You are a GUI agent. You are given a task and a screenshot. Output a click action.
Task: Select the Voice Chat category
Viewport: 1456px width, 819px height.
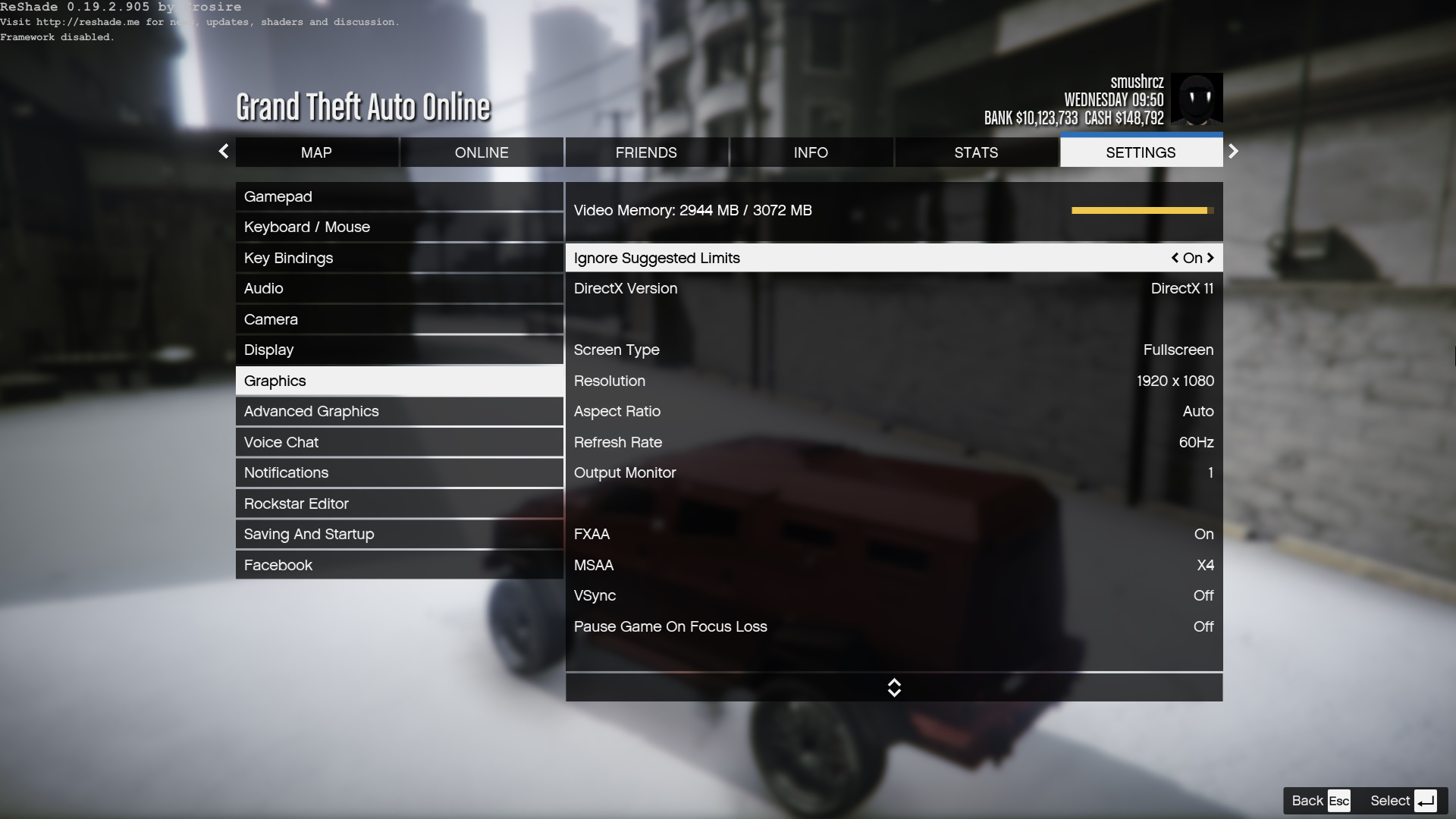pyautogui.click(x=399, y=442)
